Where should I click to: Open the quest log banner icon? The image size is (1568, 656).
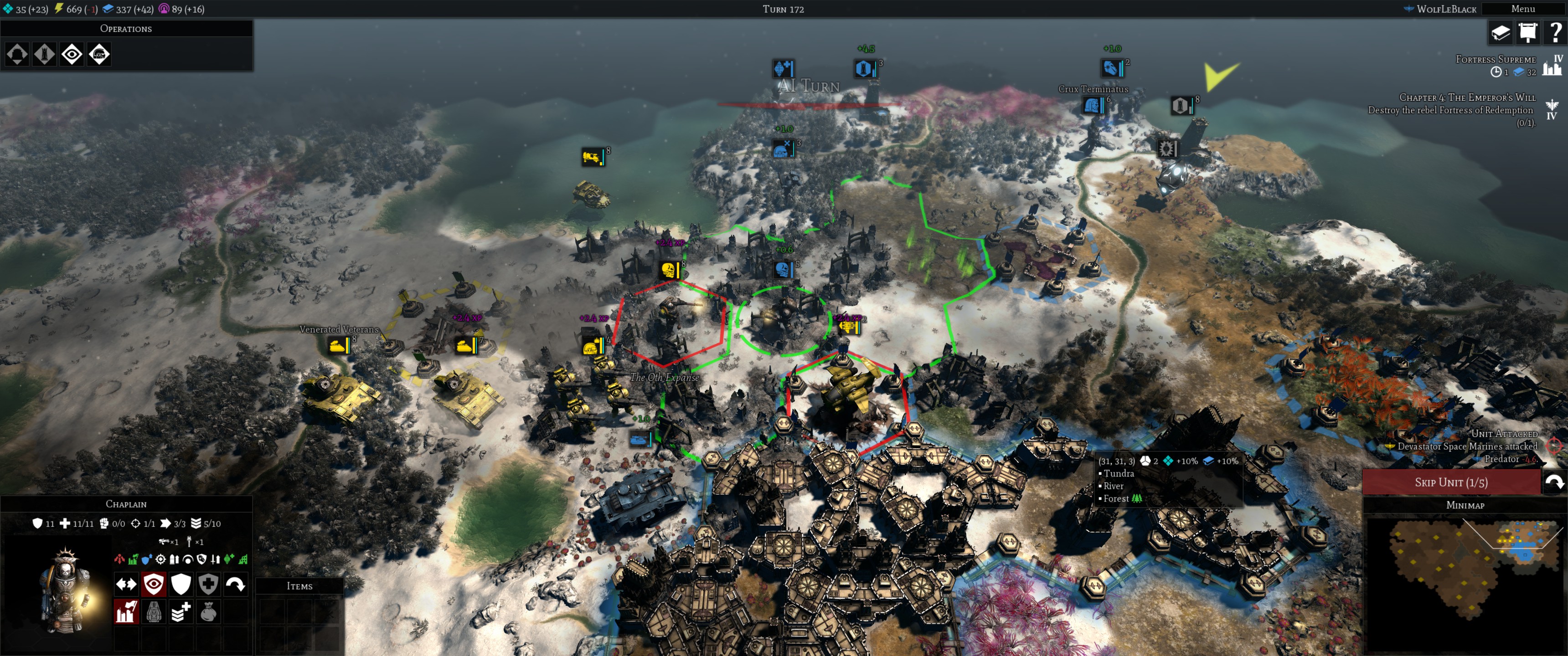click(x=1528, y=32)
